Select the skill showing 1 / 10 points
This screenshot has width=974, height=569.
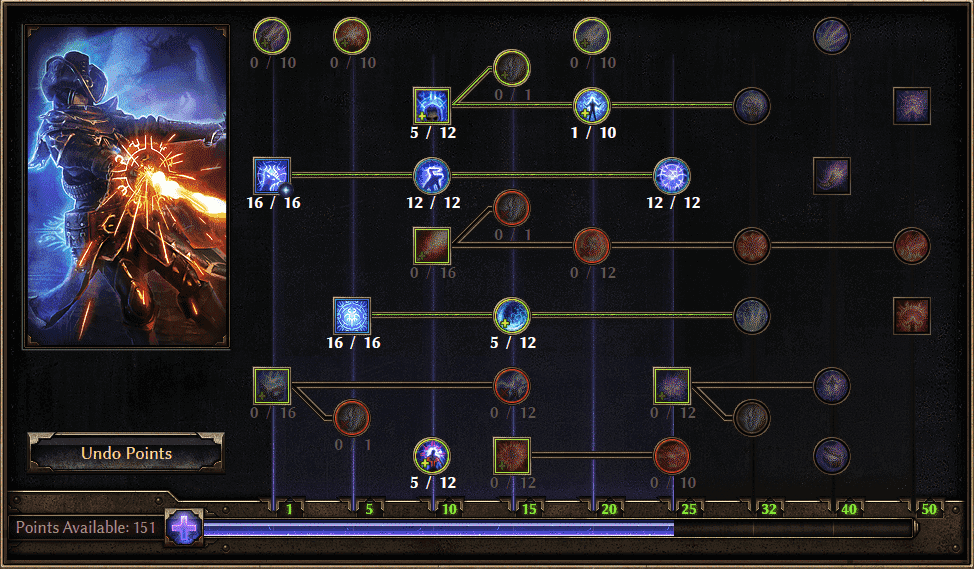point(592,106)
